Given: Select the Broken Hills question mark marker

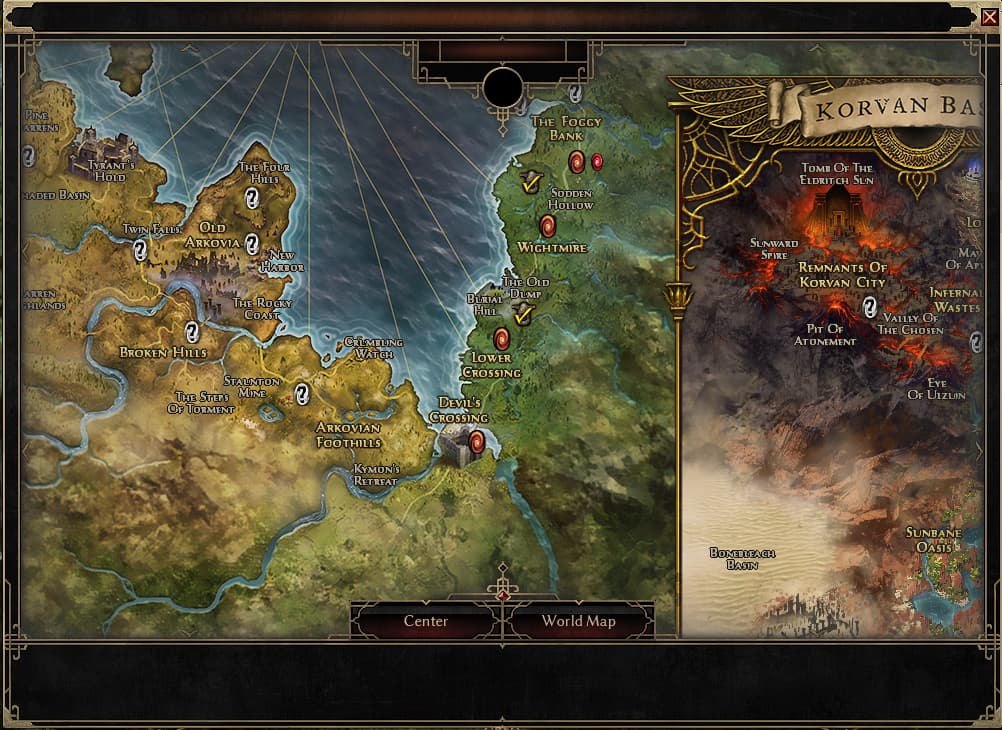Looking at the screenshot, I should point(191,331).
